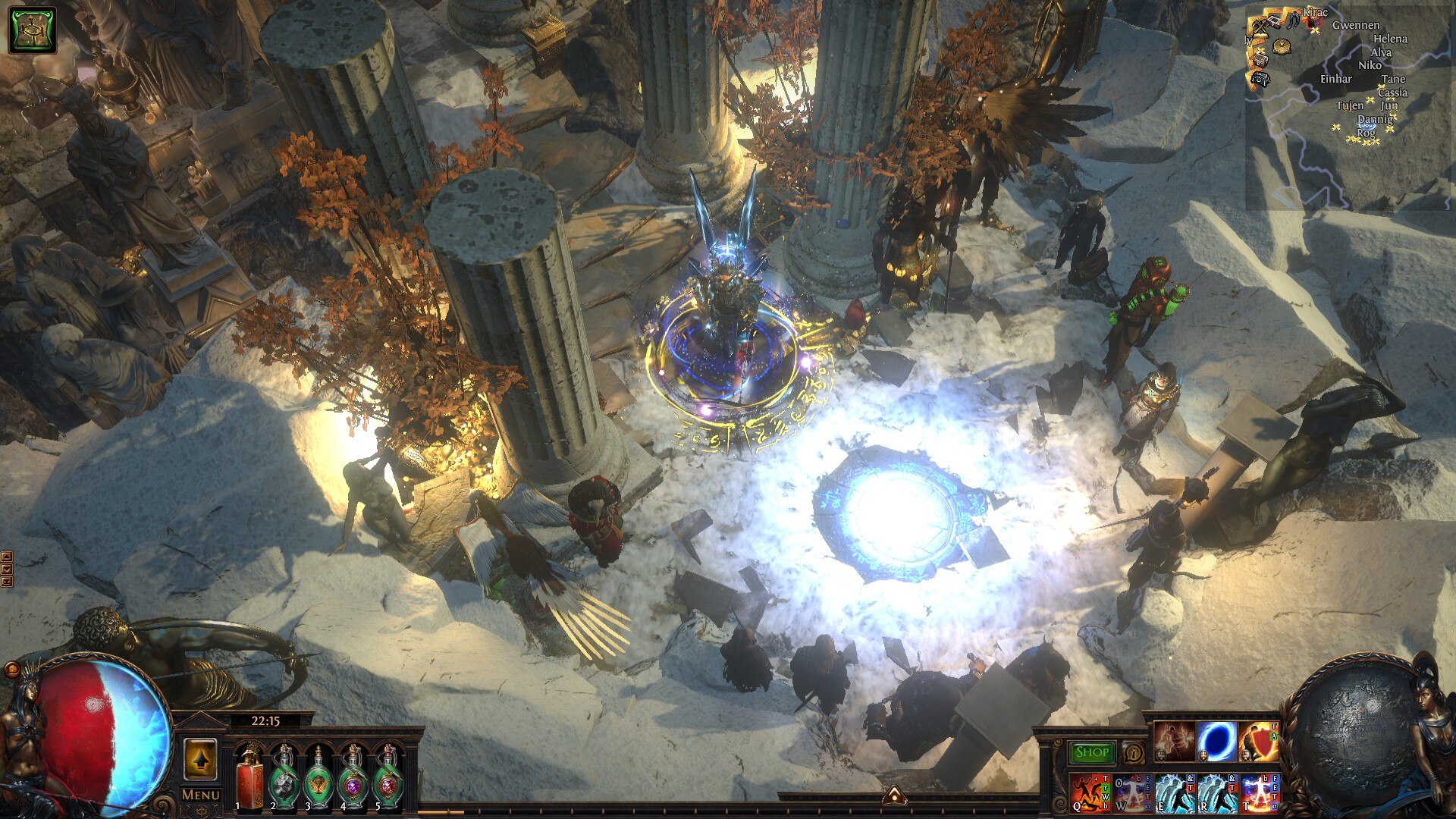Activate the R-bound blue dash skill
1456x819 pixels.
[1217, 792]
